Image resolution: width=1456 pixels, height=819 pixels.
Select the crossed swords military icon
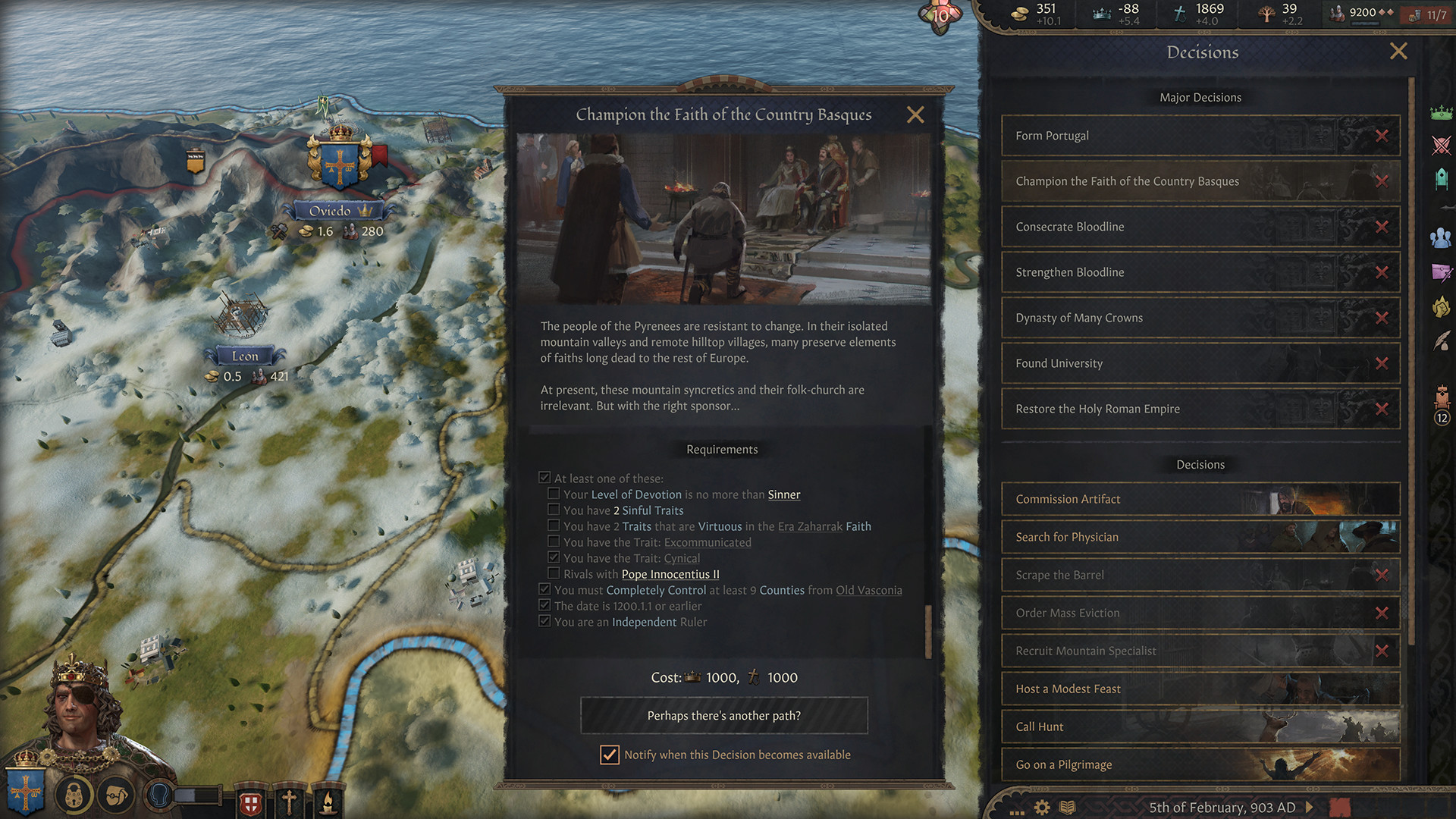point(1440,146)
